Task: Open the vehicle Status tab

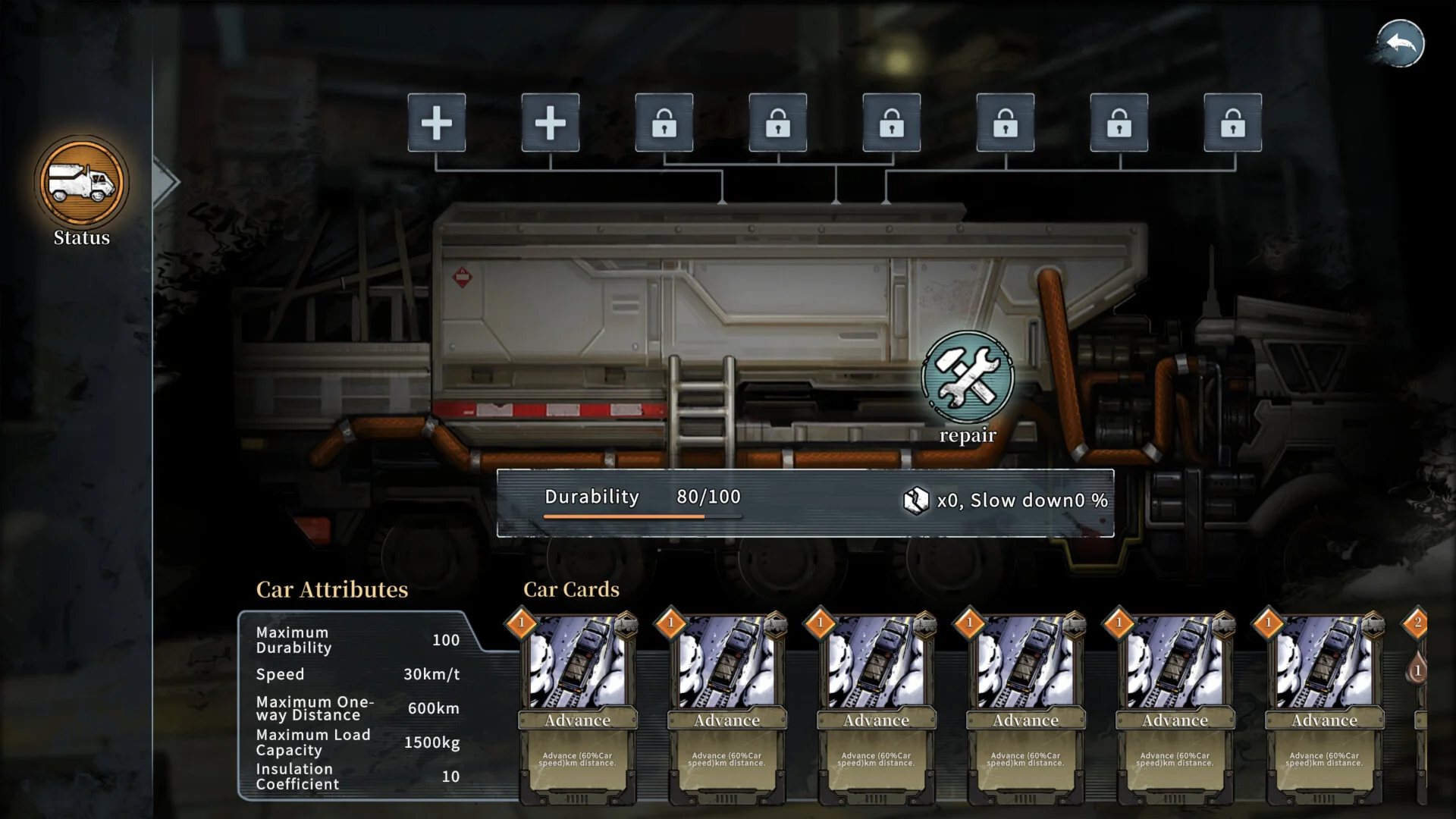Action: pos(81,183)
